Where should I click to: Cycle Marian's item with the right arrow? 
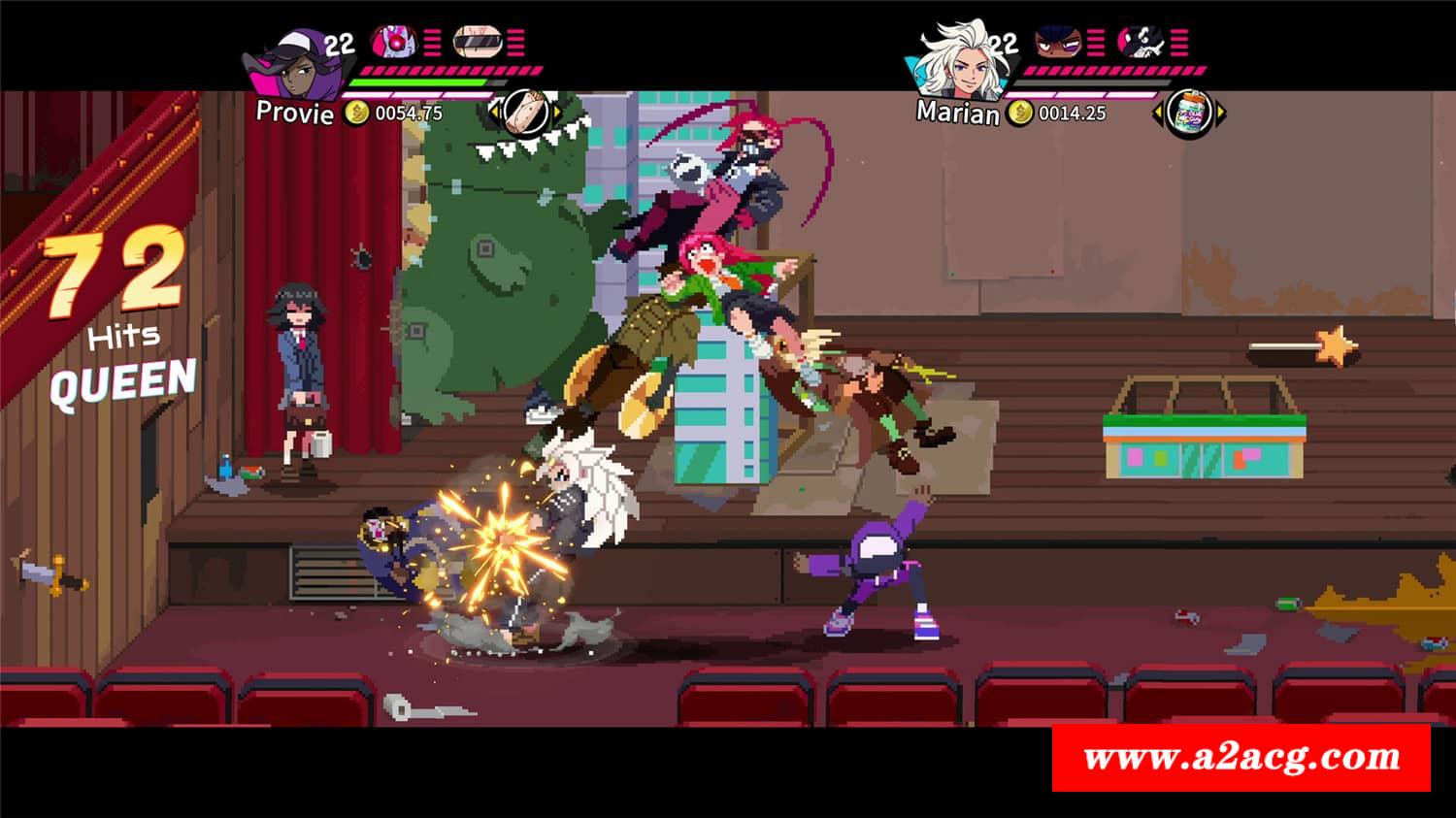(1221, 114)
